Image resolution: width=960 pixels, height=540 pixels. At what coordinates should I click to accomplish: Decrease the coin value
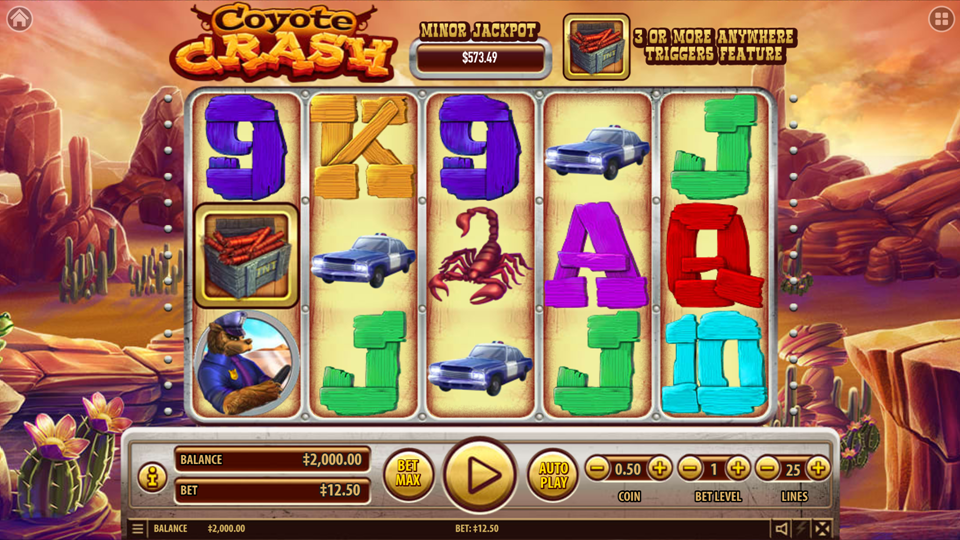pos(597,468)
